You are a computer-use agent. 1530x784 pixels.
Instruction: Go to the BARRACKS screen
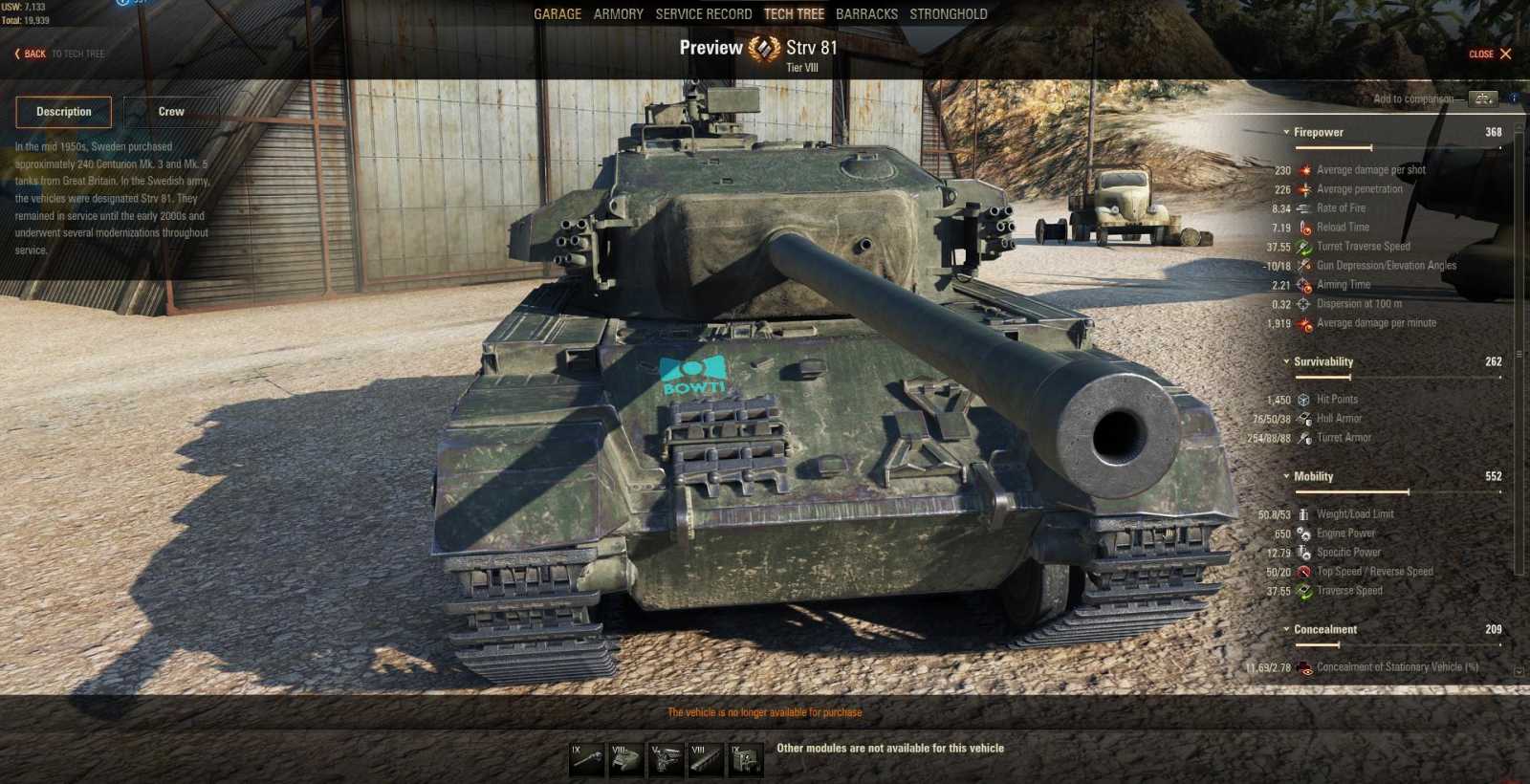(x=866, y=13)
